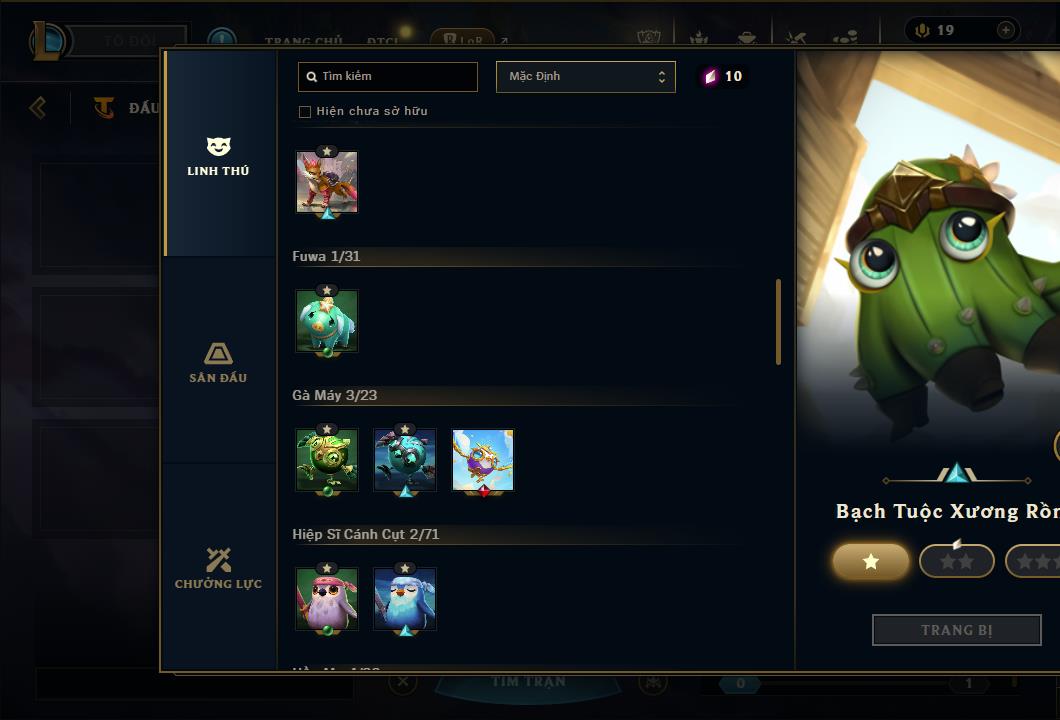The height and width of the screenshot is (720, 1060).
Task: Pick the winged fox little legend thumbnail
Action: click(327, 182)
